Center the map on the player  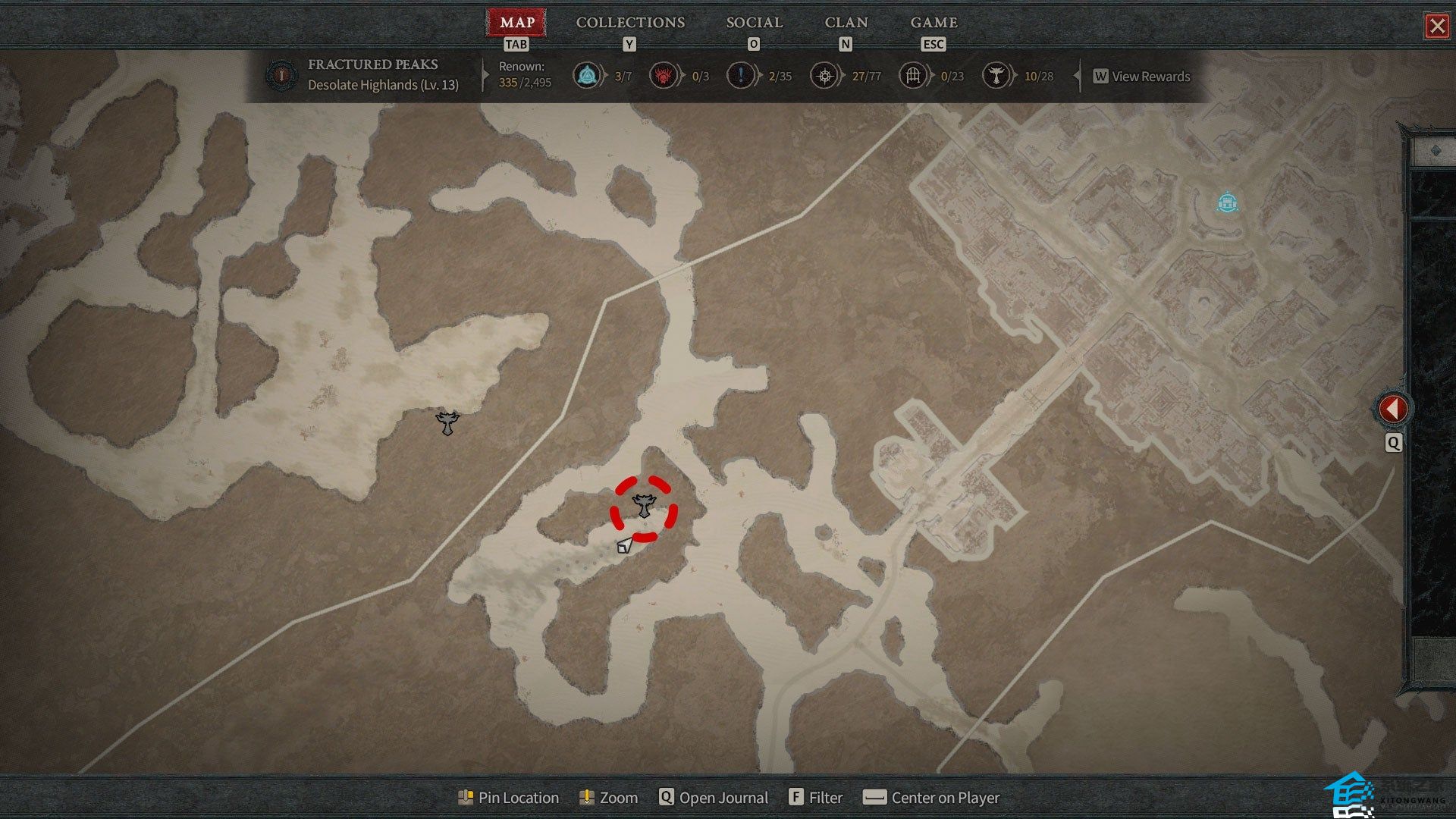click(932, 798)
